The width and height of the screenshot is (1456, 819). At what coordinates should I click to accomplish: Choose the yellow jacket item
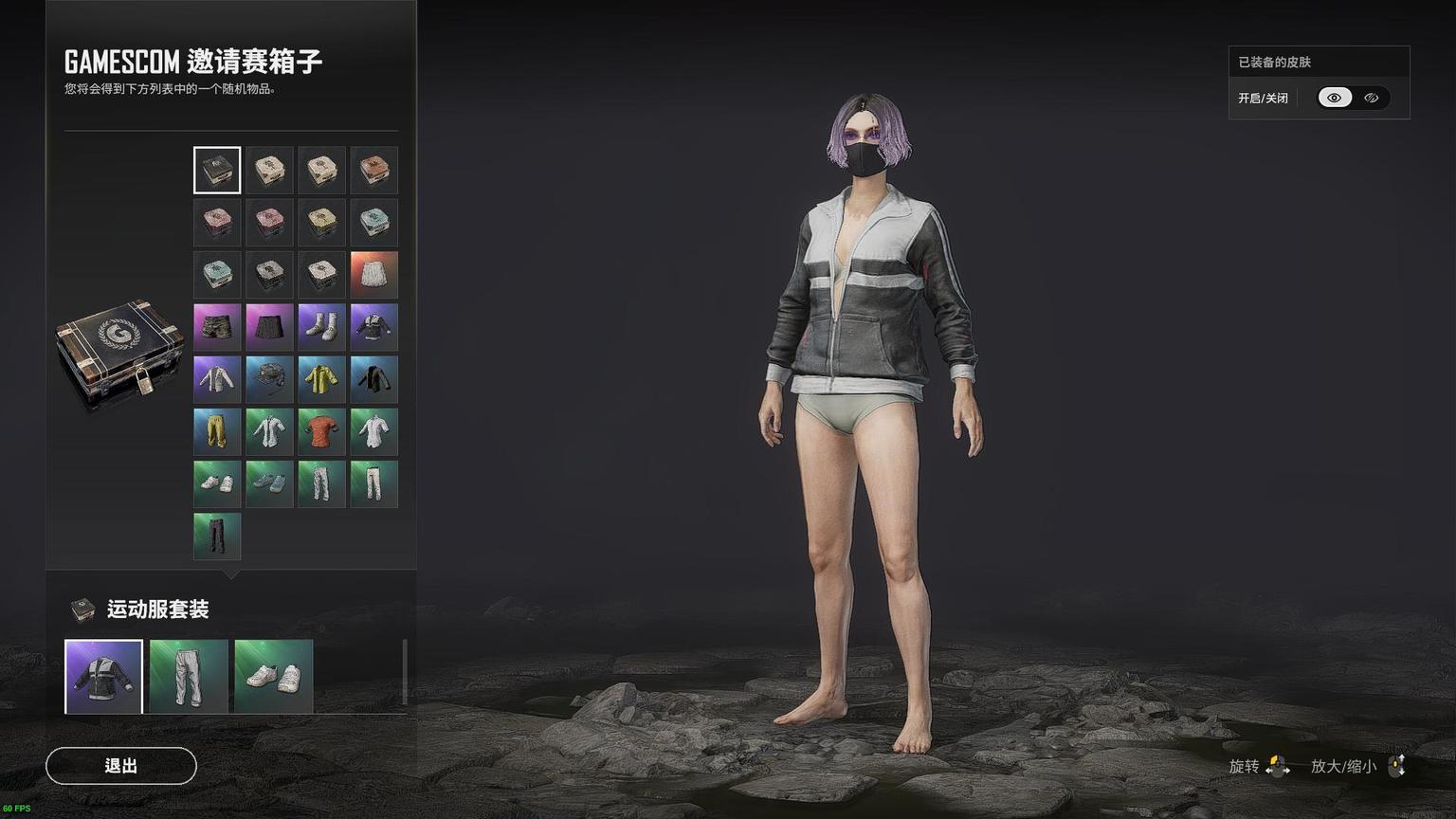click(321, 379)
